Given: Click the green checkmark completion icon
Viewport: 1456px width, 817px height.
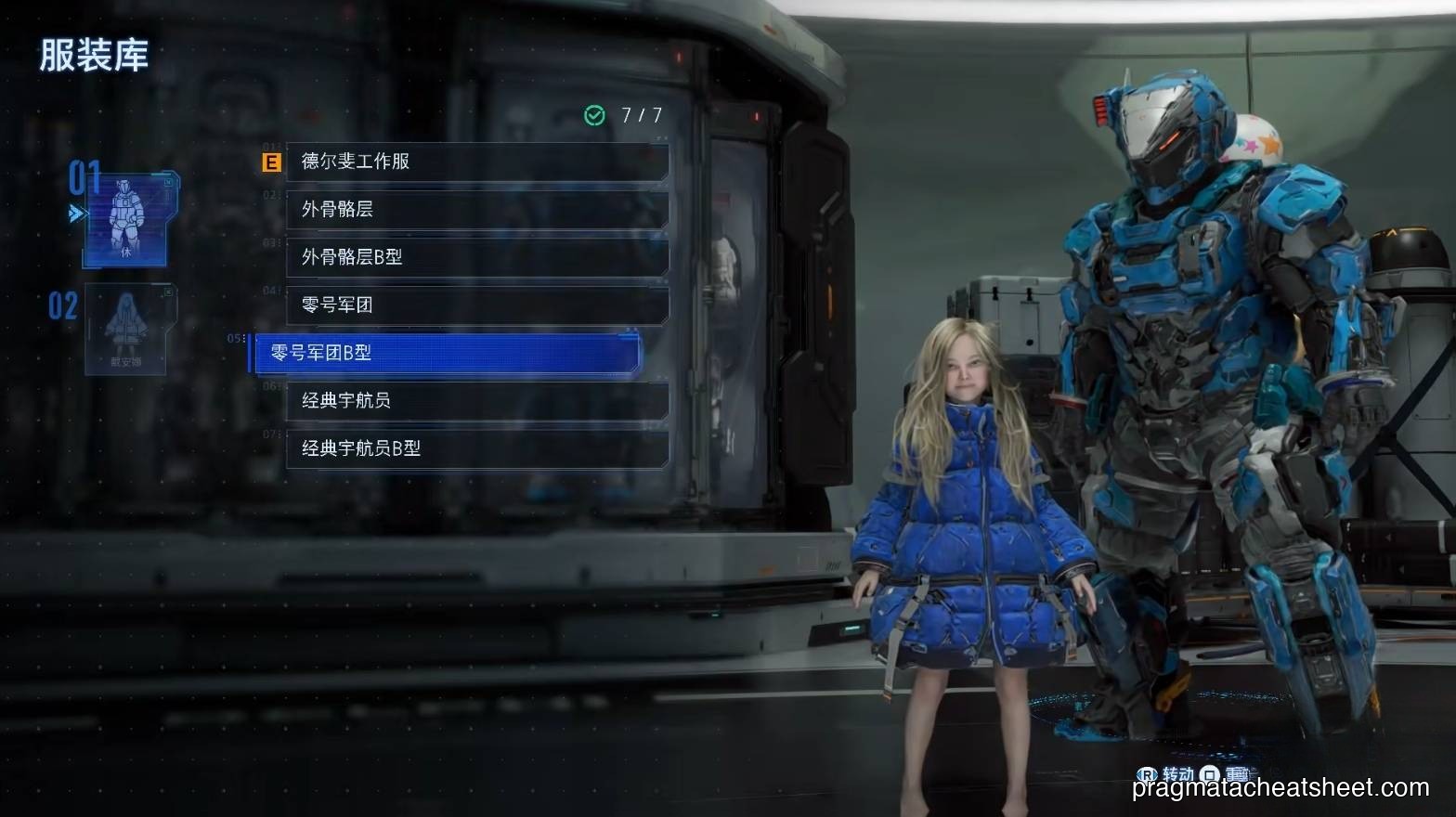Looking at the screenshot, I should [x=592, y=116].
